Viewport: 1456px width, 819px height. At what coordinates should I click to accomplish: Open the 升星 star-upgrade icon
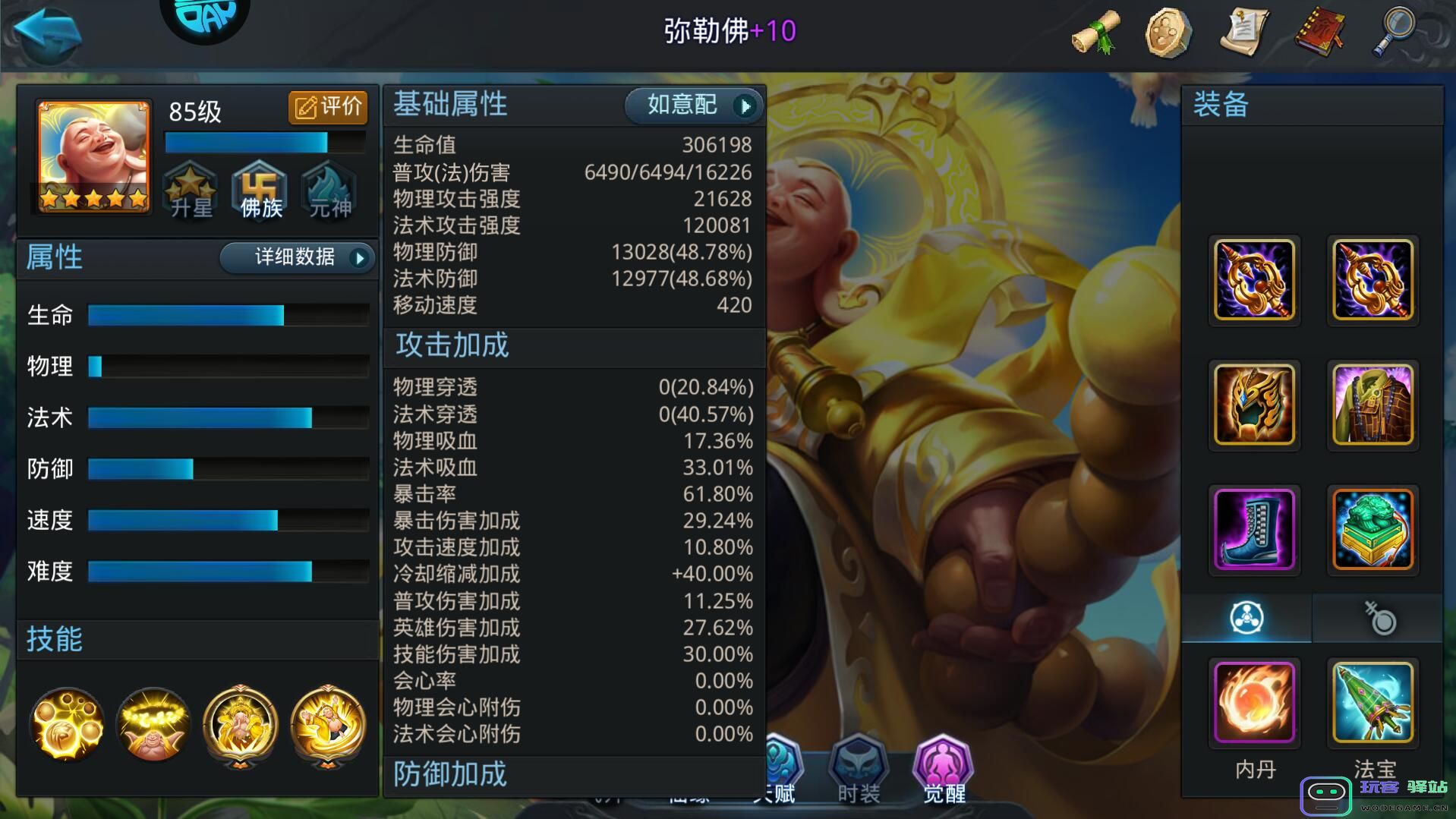click(x=190, y=191)
